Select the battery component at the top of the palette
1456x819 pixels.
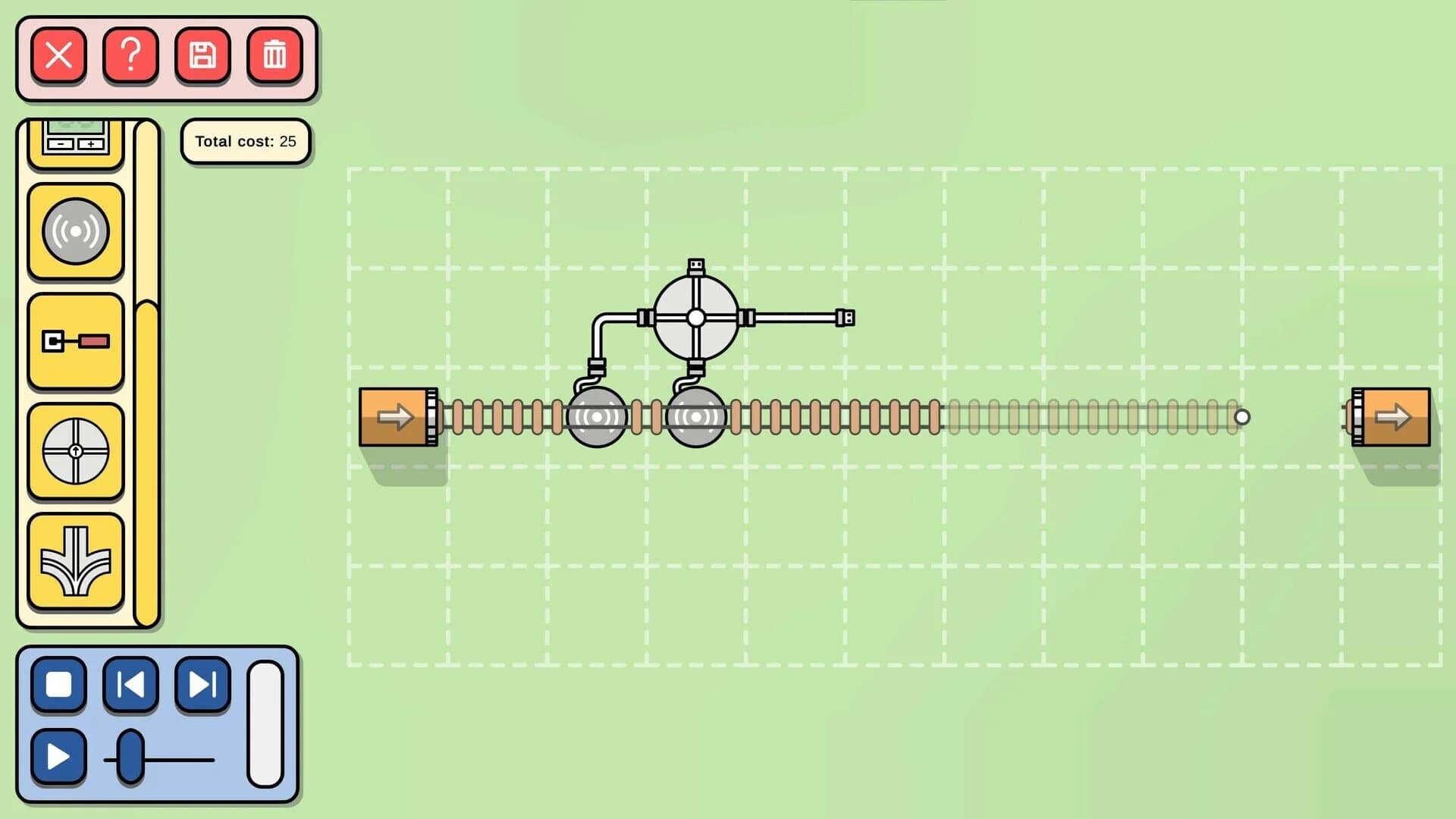tap(75, 140)
